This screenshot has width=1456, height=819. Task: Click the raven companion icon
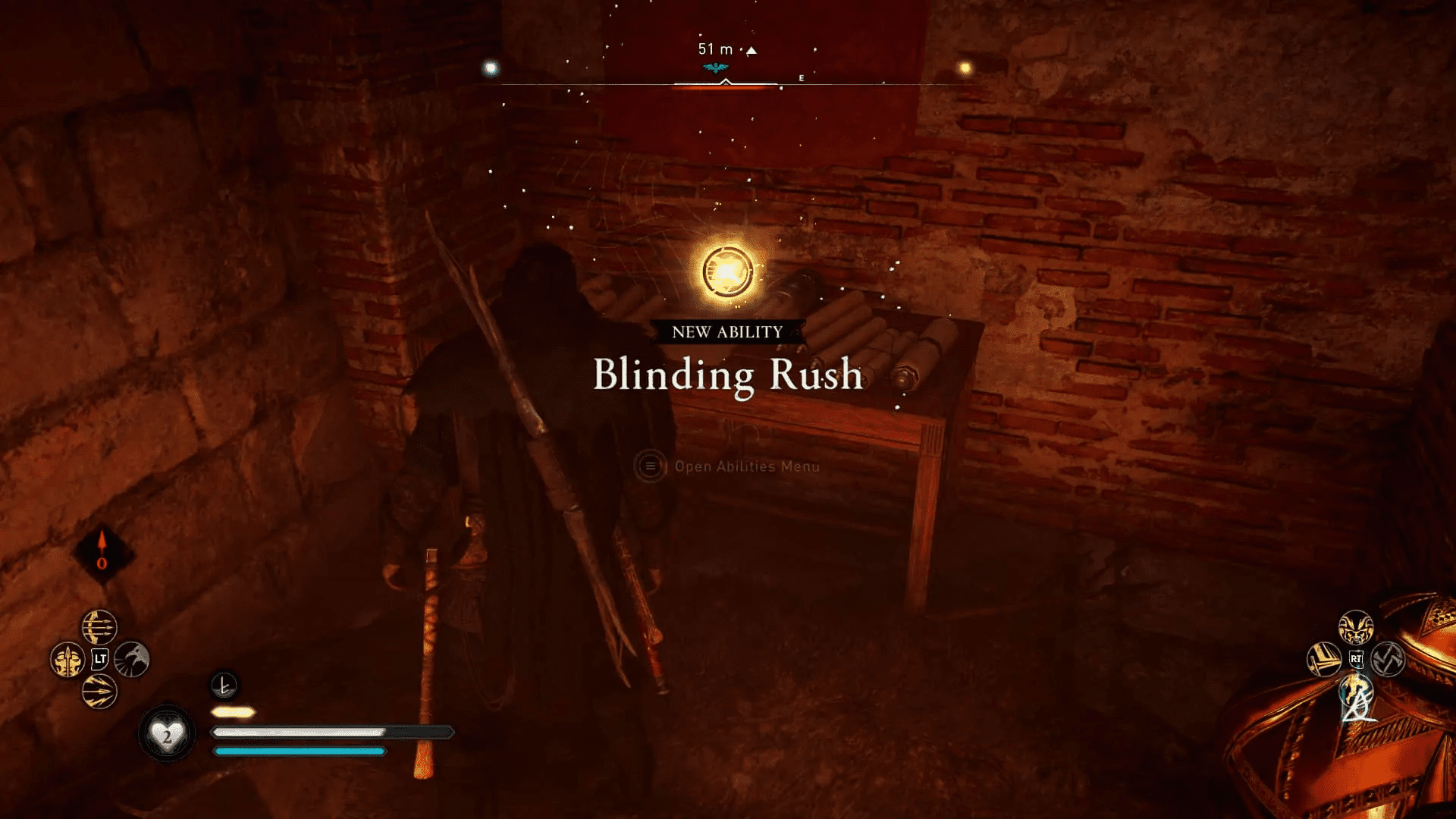pyautogui.click(x=131, y=661)
